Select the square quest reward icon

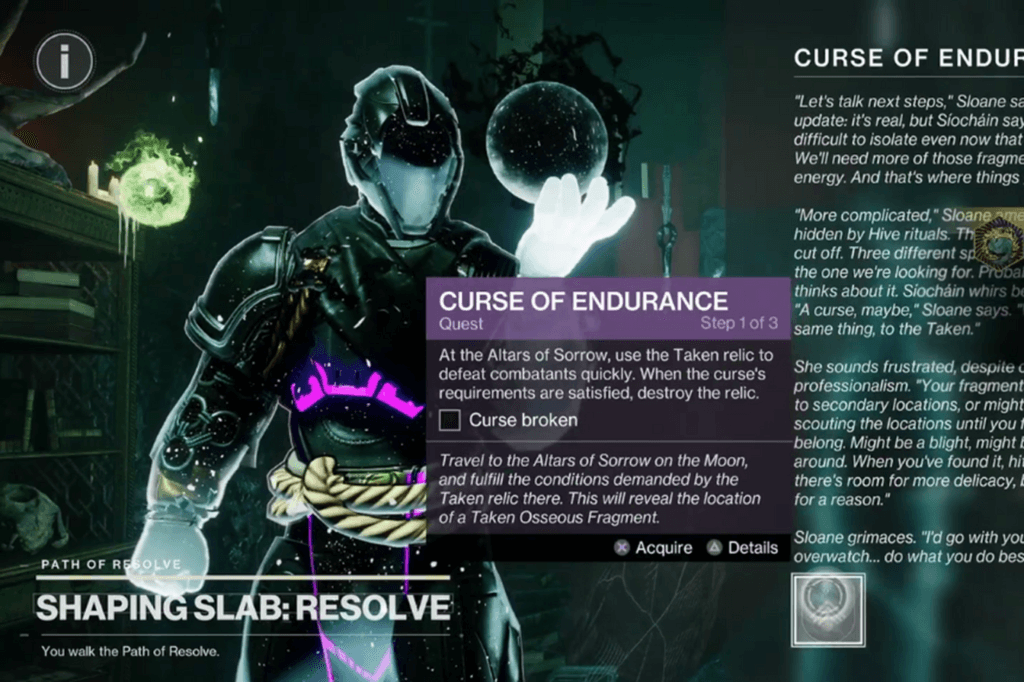[x=828, y=610]
